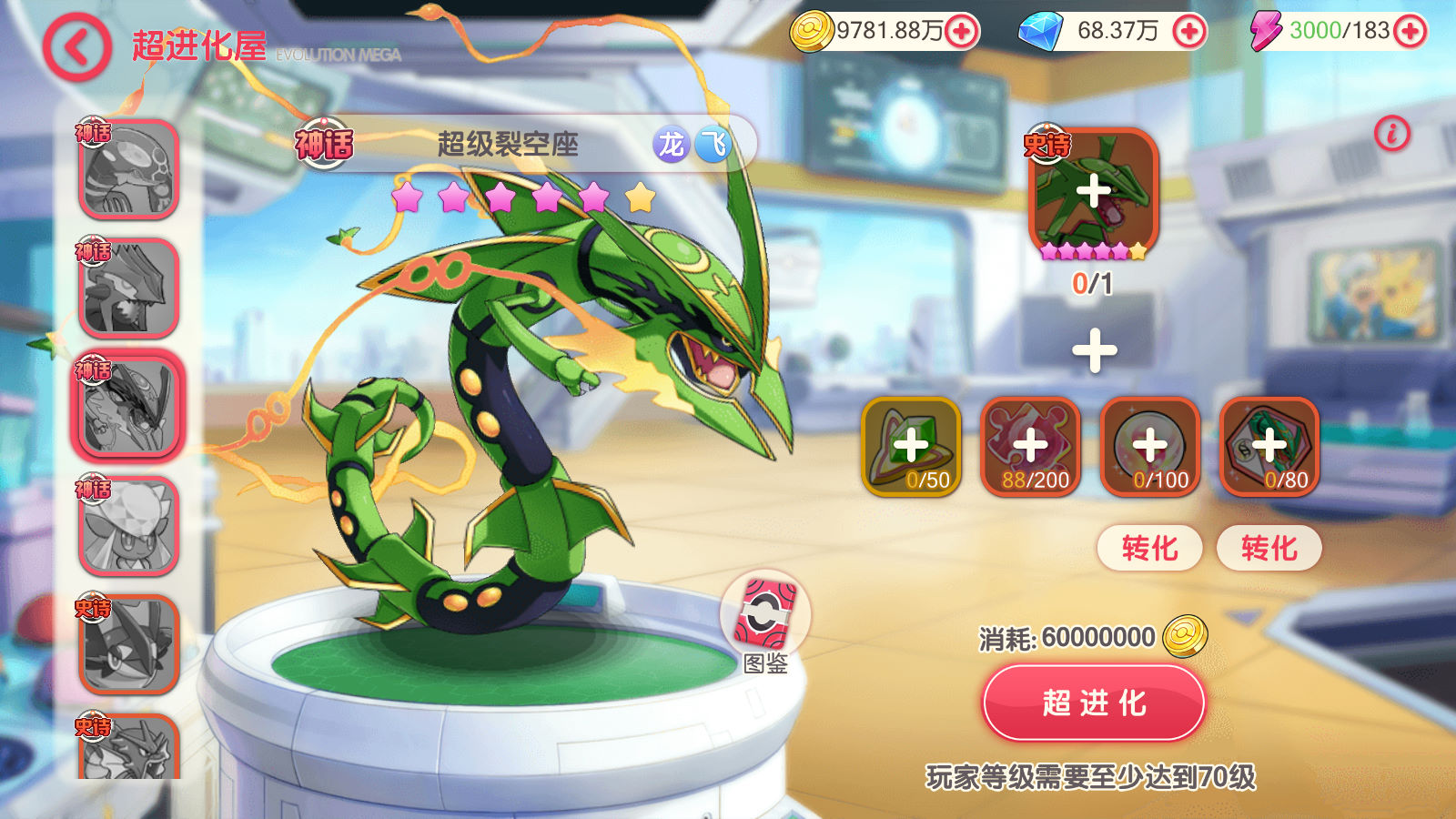Start the 超进化 mega evolution
This screenshot has width=1456, height=819.
[1094, 703]
